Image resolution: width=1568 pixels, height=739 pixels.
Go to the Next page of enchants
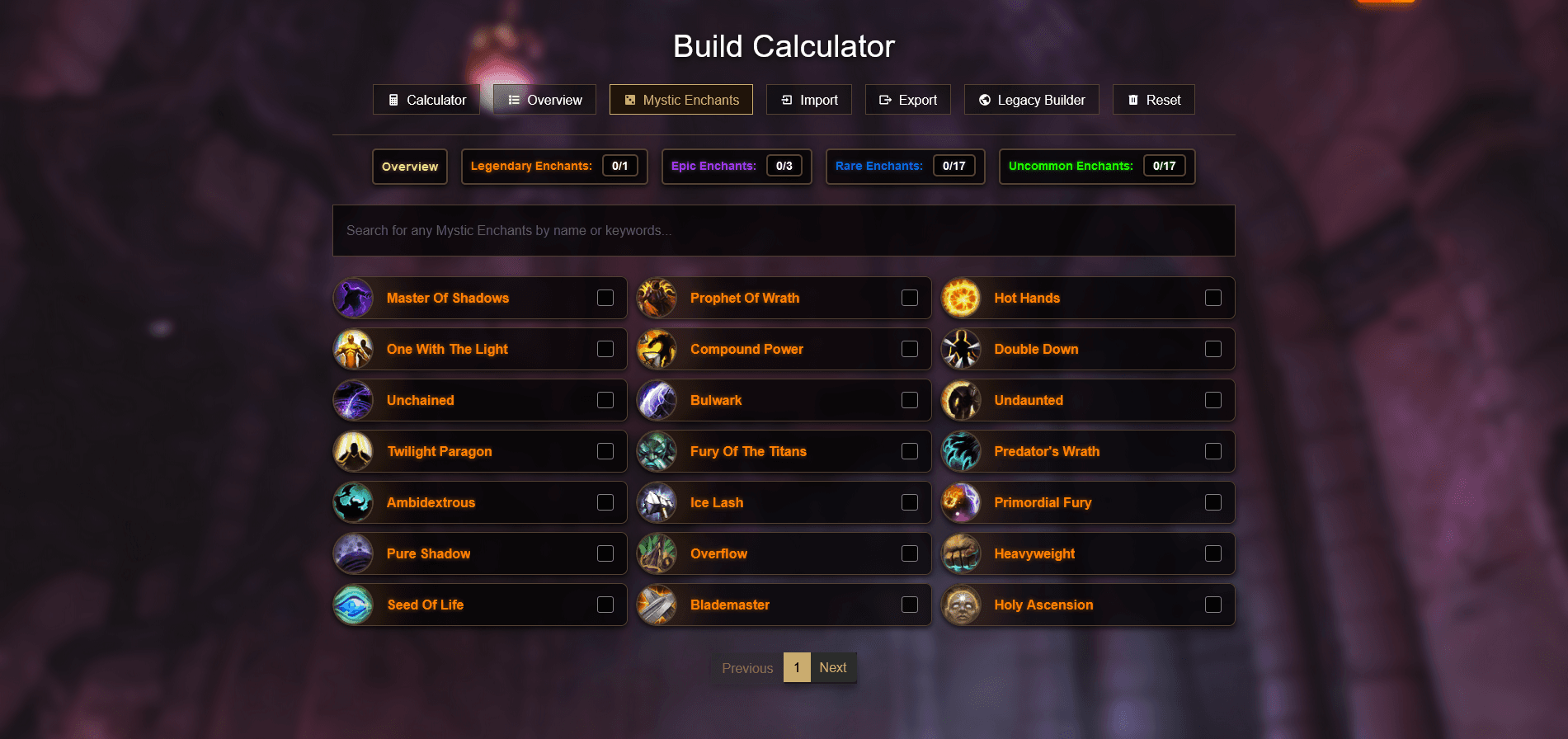(x=832, y=667)
